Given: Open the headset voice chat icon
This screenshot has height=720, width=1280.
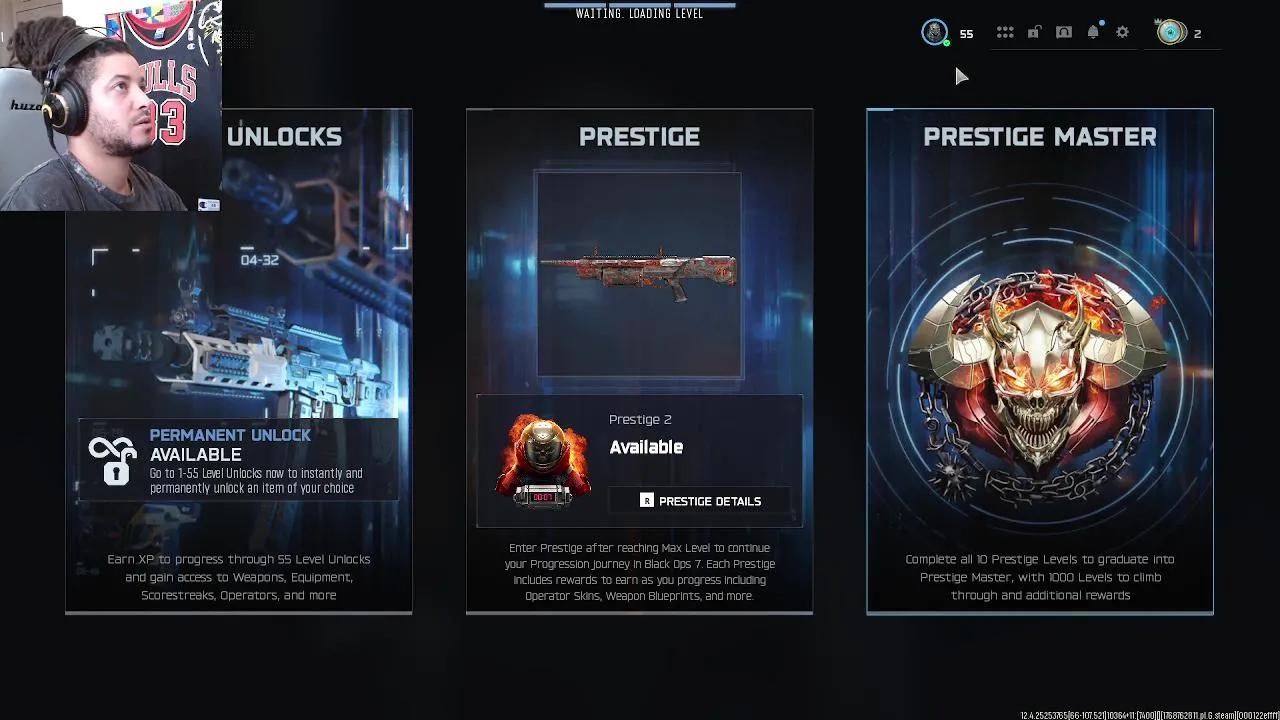Looking at the screenshot, I should coord(1064,33).
